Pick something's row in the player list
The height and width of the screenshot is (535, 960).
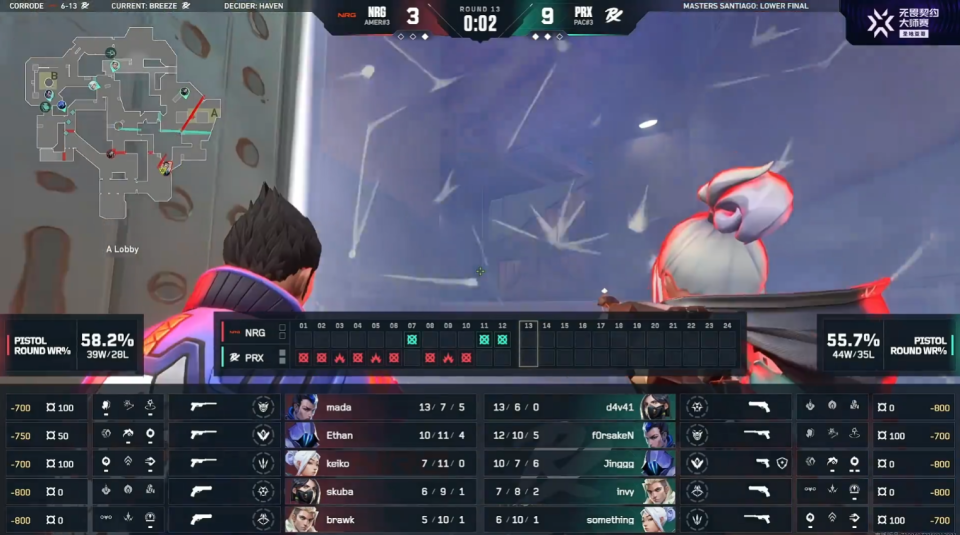pos(580,520)
